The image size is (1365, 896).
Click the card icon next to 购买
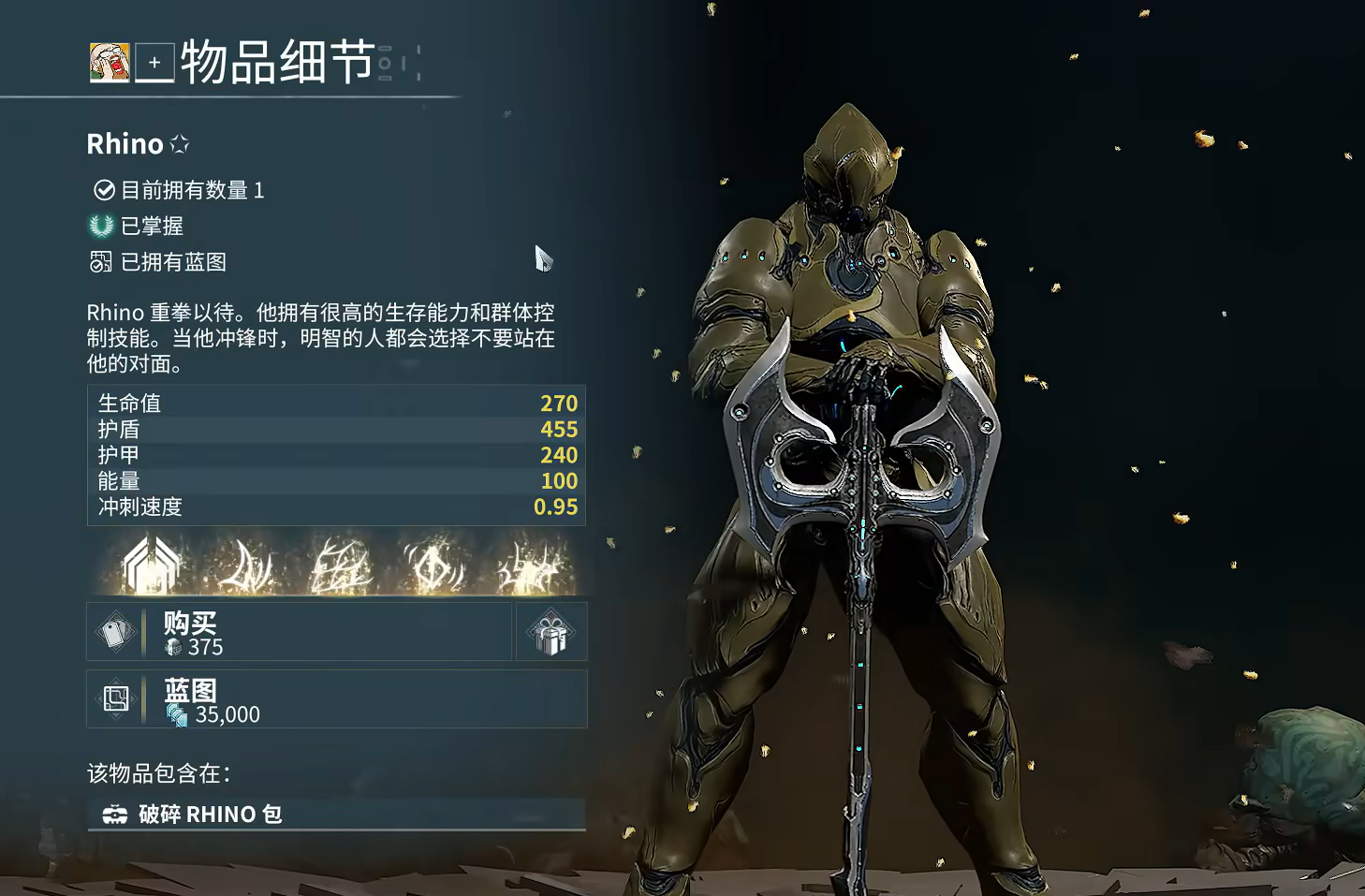click(x=116, y=632)
